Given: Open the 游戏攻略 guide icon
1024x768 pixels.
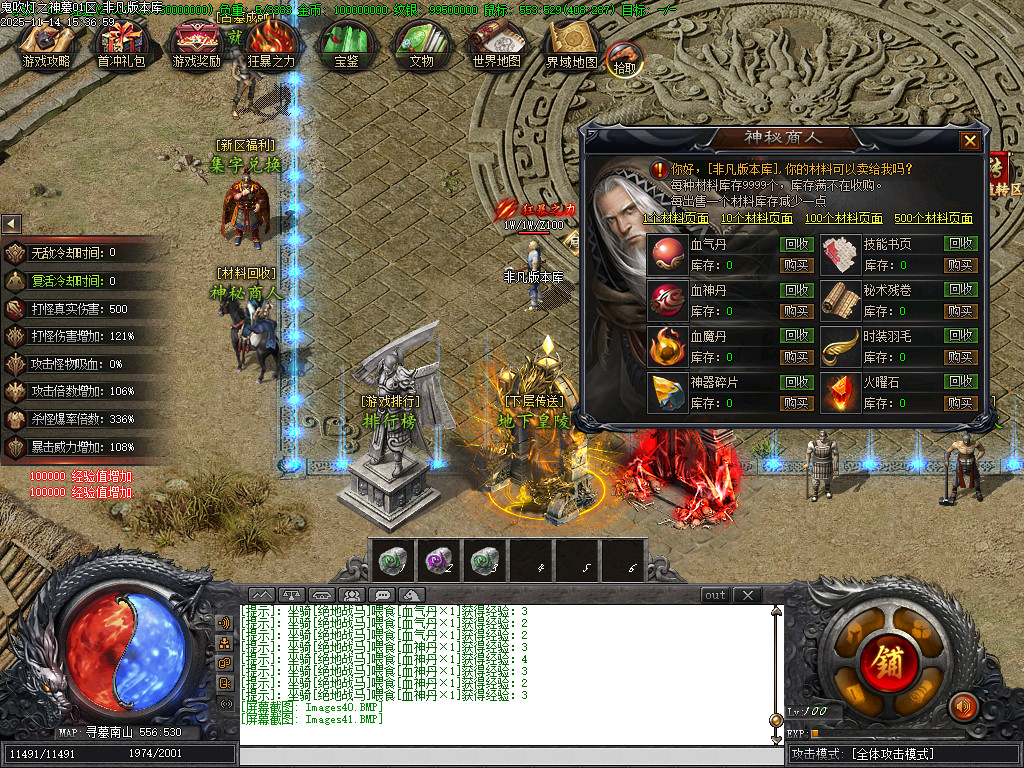Looking at the screenshot, I should click(x=46, y=44).
